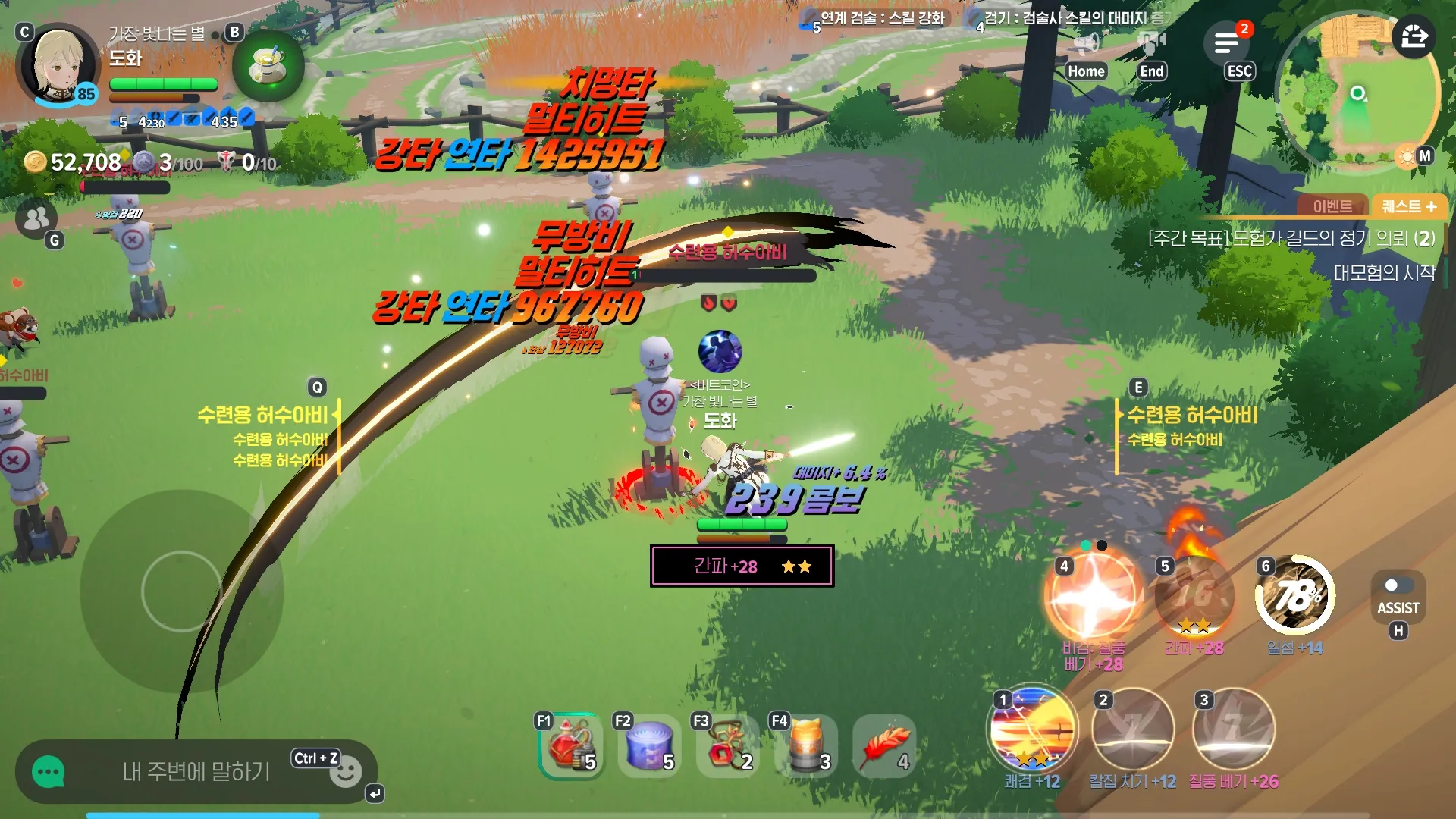Viewport: 1456px width, 819px height.
Task: Use the red potion in the F1 slot
Action: click(x=571, y=745)
